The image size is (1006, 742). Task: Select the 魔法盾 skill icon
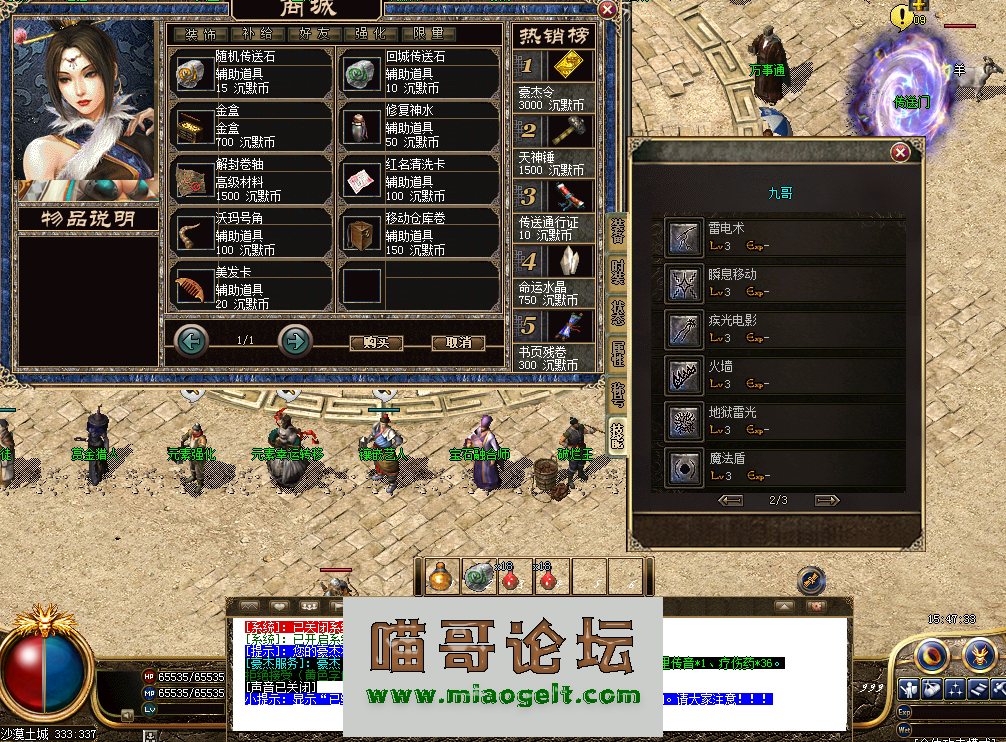click(685, 466)
